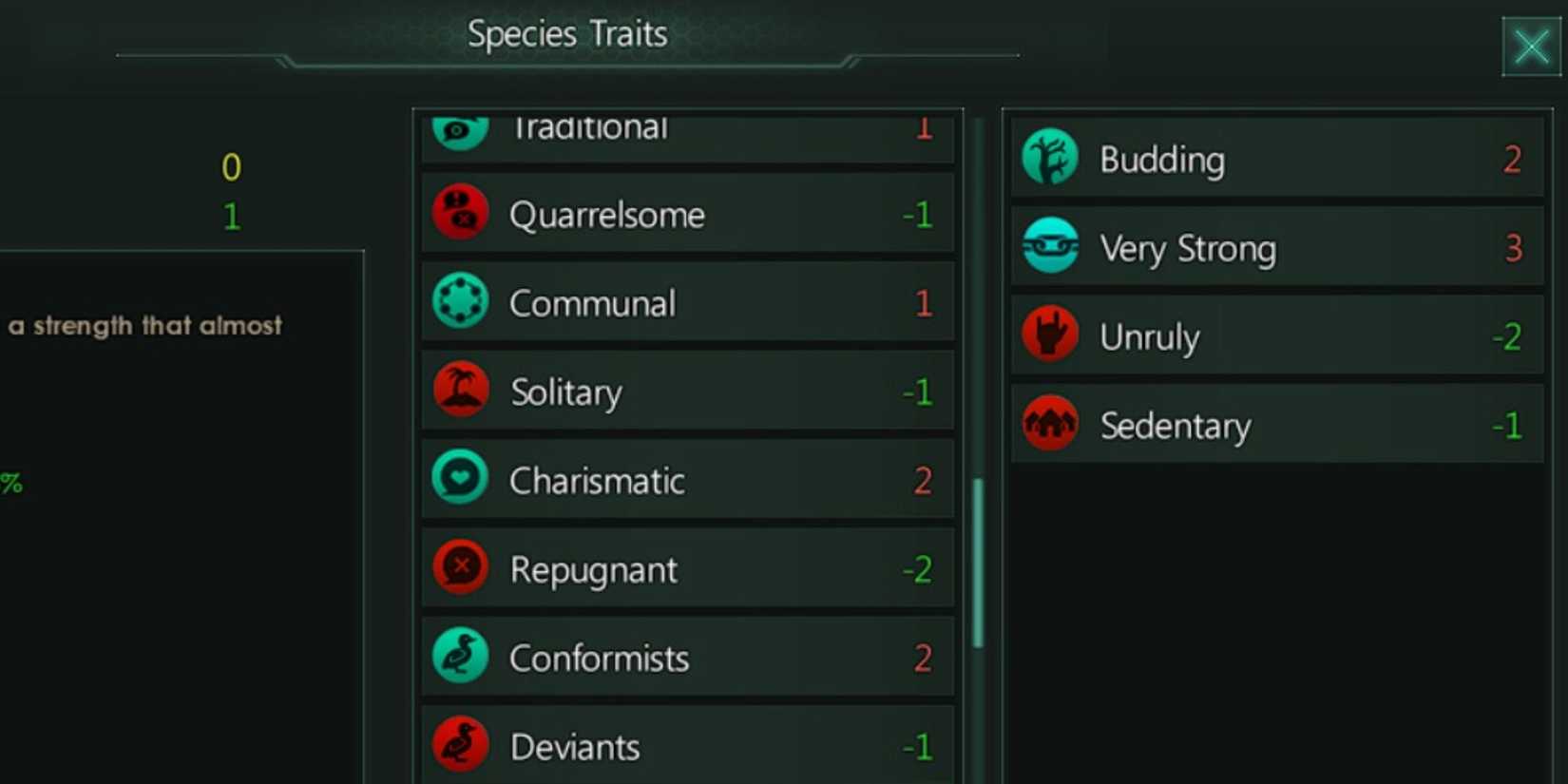Select the Very Strong trait icon

click(1049, 246)
